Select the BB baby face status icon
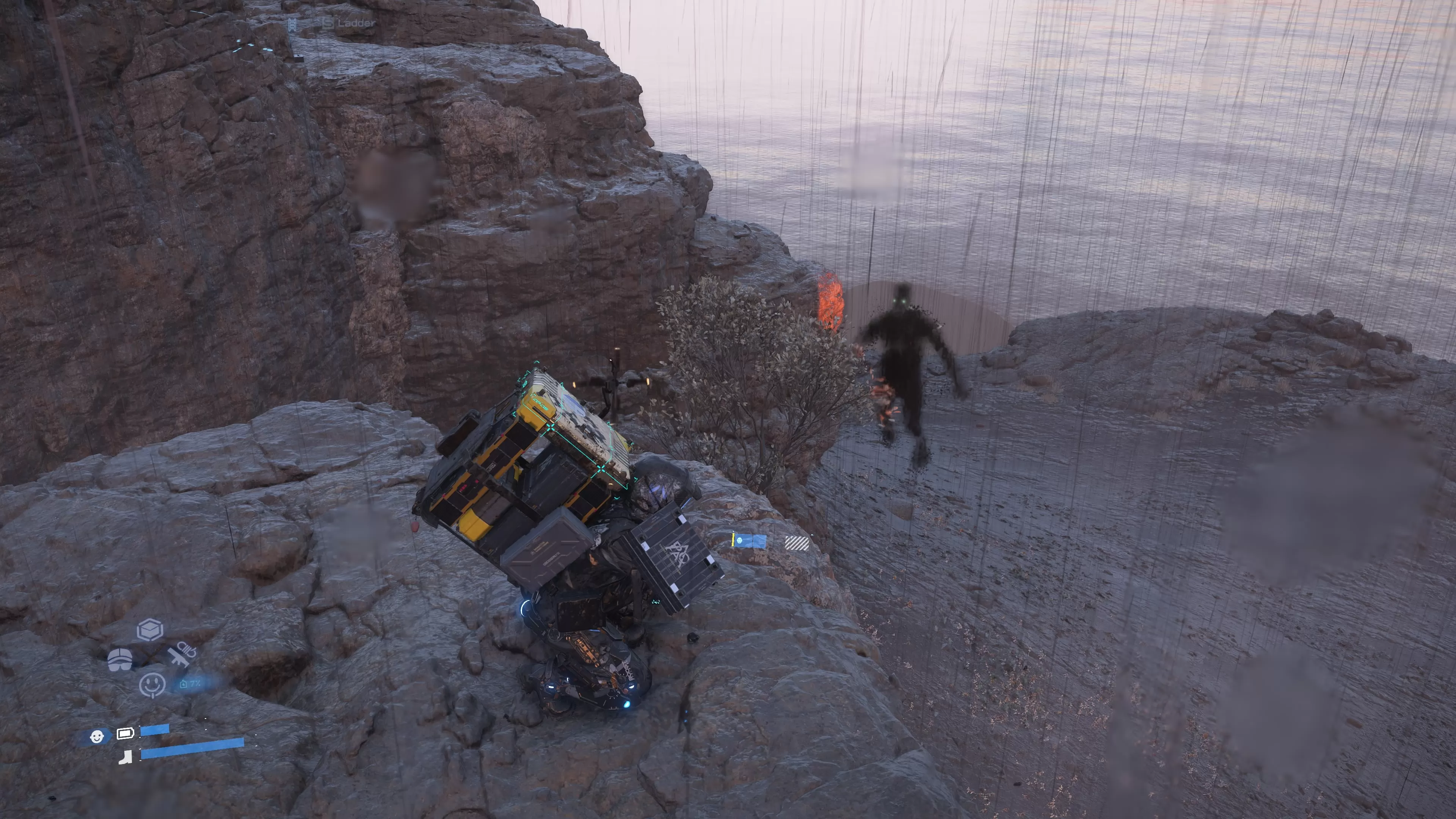The image size is (1456, 819). click(97, 736)
